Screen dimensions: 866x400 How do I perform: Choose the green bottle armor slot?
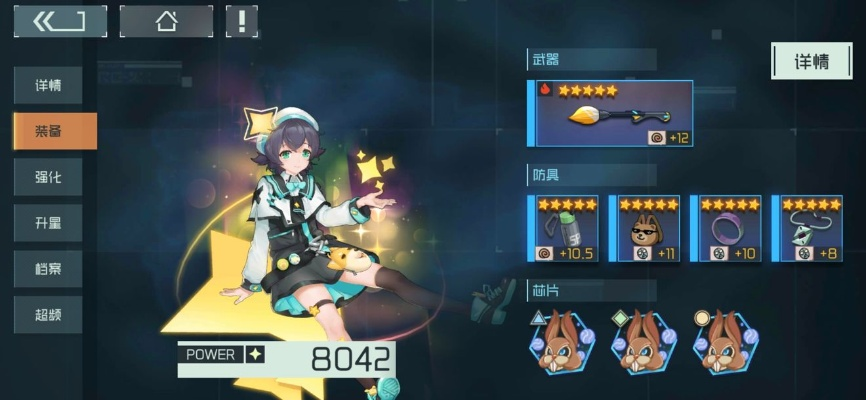pos(567,229)
